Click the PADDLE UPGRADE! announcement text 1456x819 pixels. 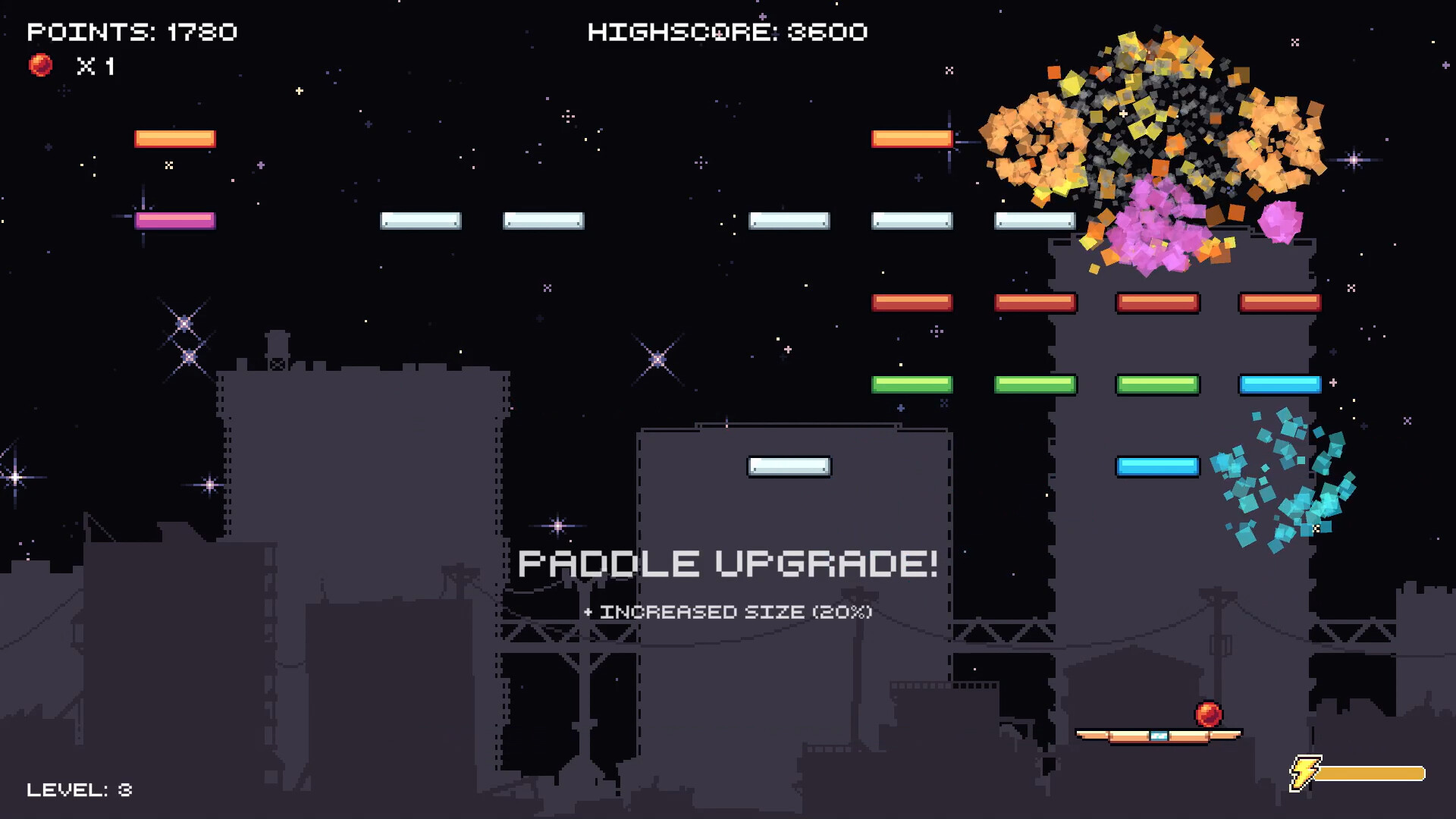coord(728,563)
